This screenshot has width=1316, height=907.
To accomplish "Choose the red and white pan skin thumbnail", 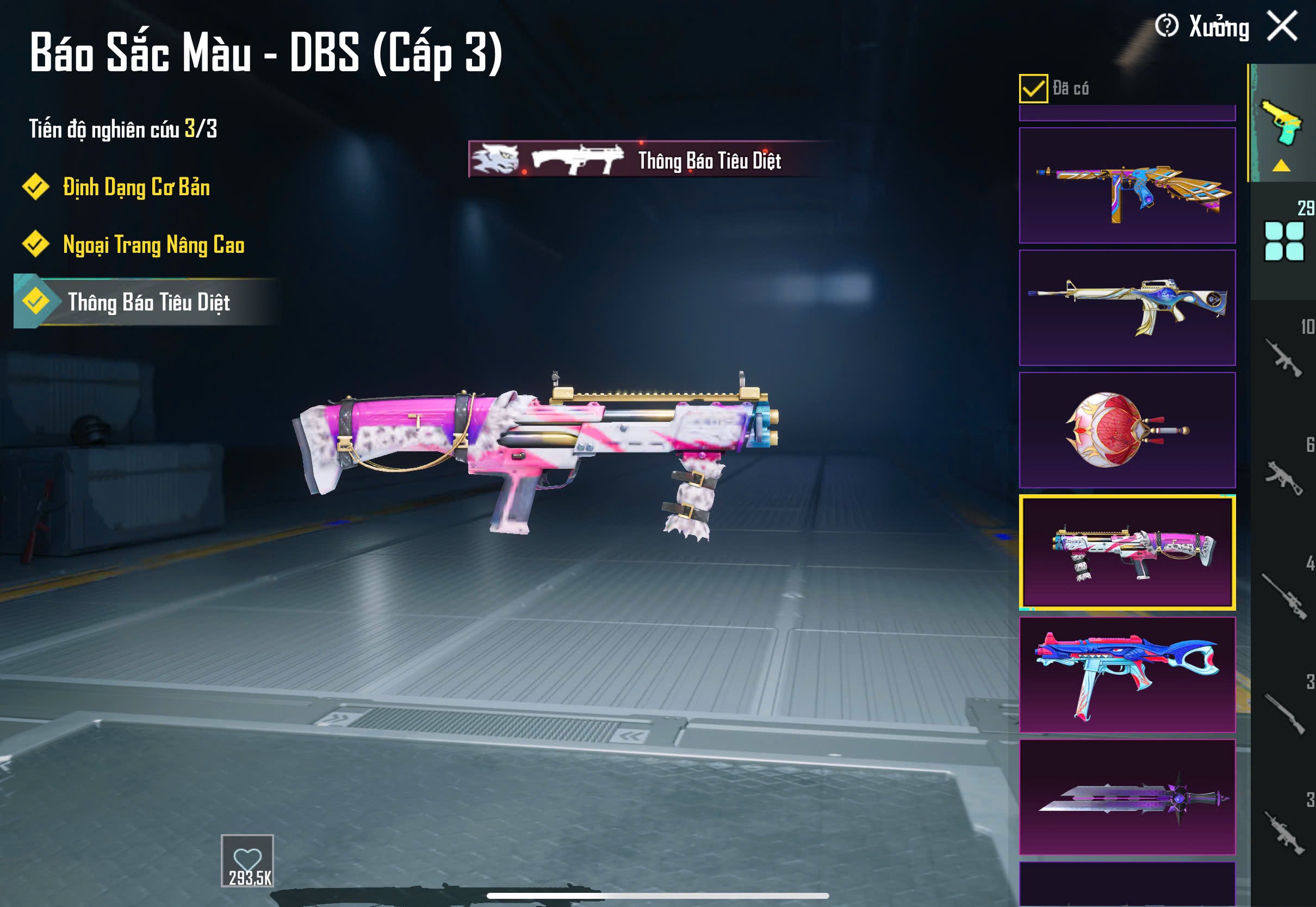I will (x=1127, y=430).
